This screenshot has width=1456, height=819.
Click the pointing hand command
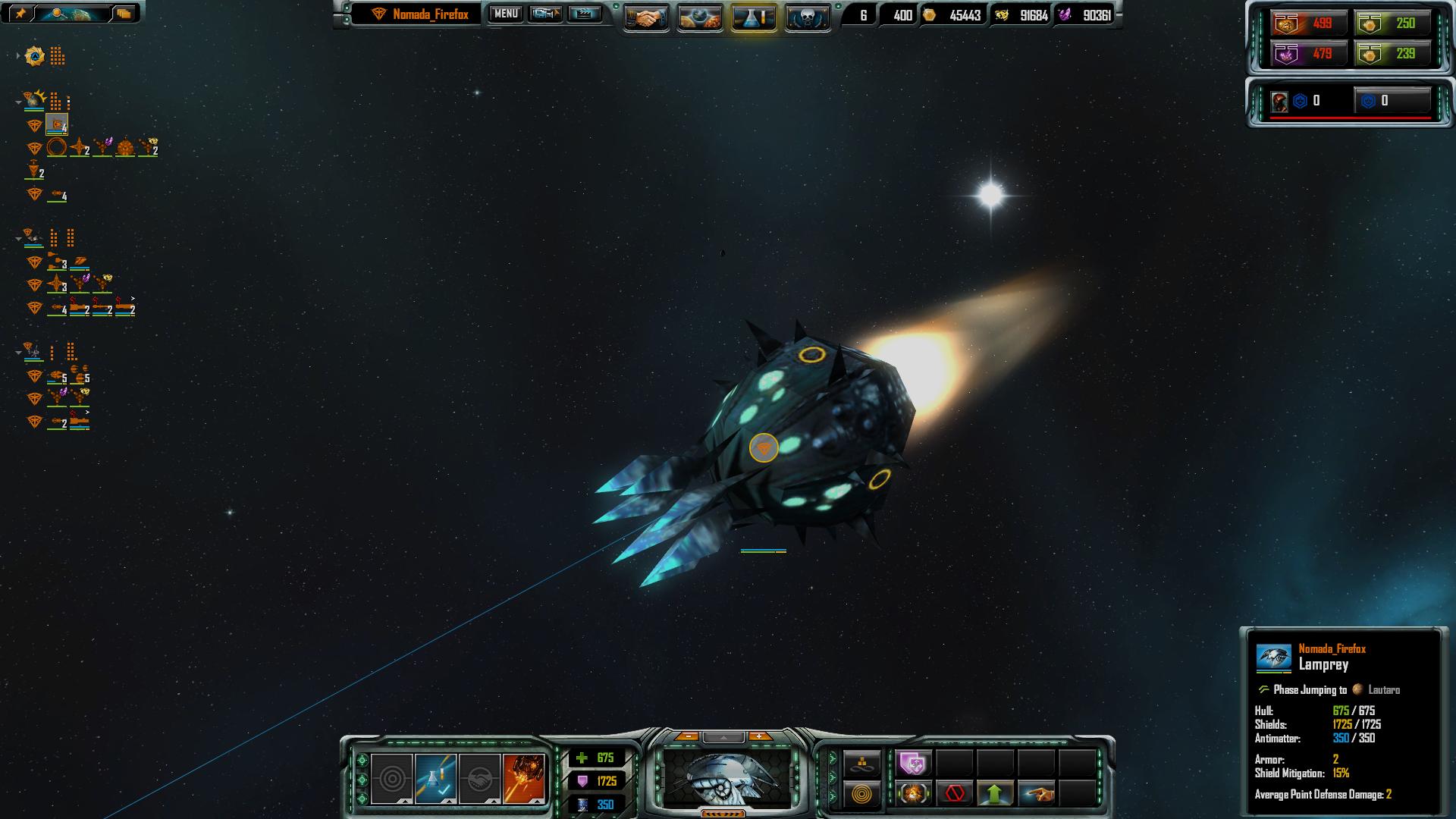click(x=1037, y=794)
